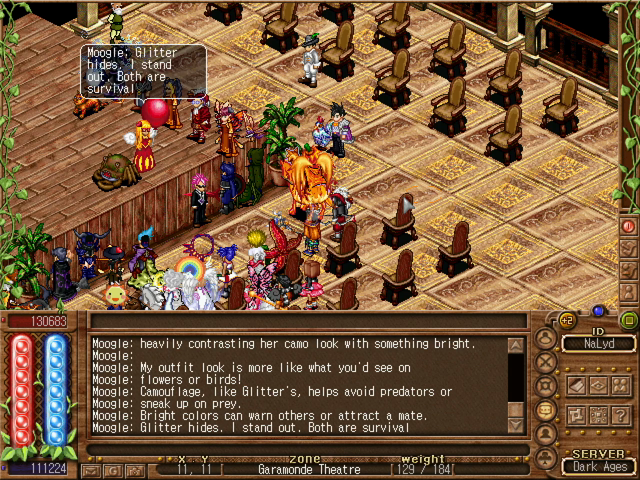This screenshot has height=480, width=640.
Task: Click the character silhouette round button
Action: [x=546, y=338]
